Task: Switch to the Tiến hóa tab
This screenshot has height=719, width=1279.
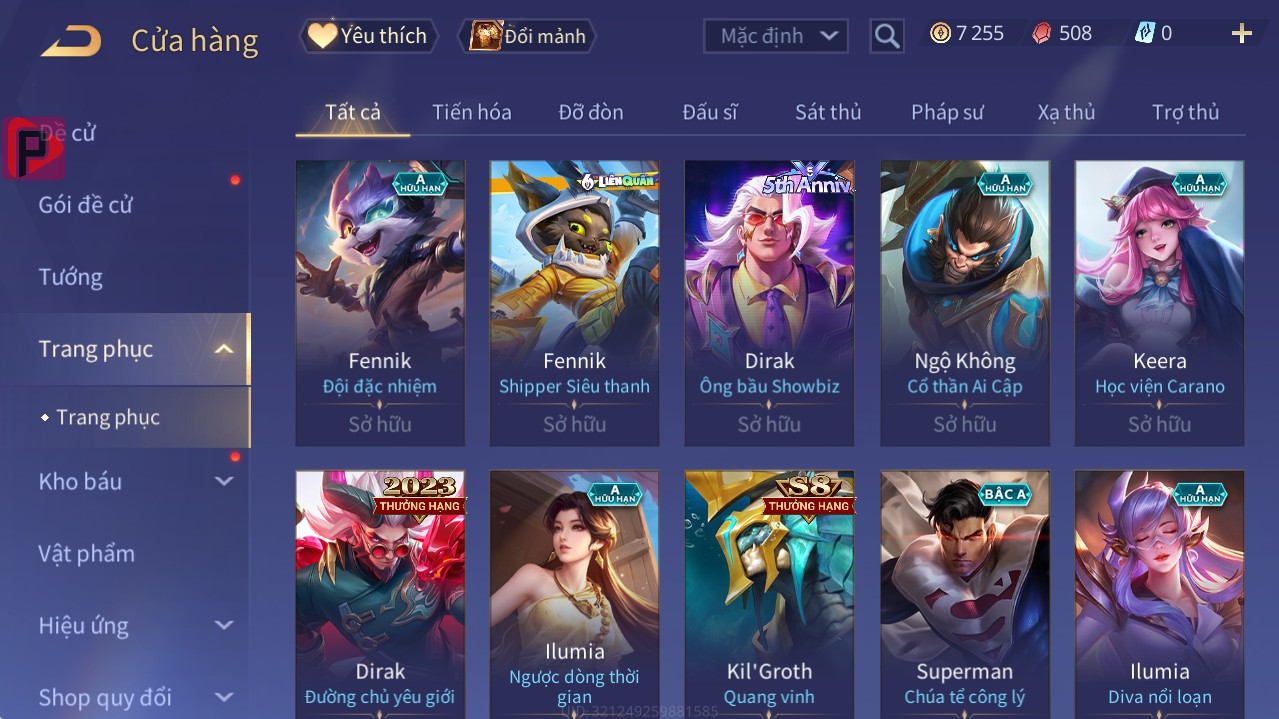Action: point(471,112)
